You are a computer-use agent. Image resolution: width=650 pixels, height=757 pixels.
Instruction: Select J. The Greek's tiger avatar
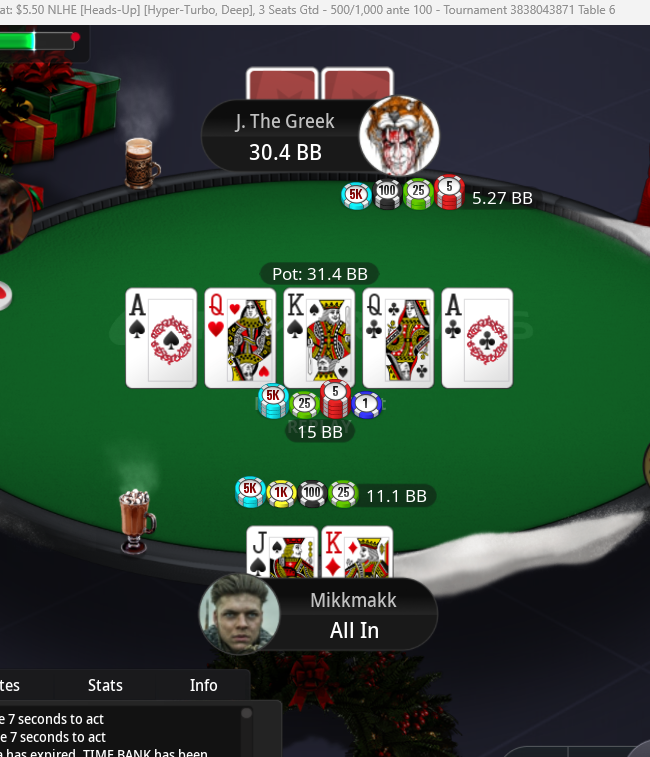pos(399,135)
